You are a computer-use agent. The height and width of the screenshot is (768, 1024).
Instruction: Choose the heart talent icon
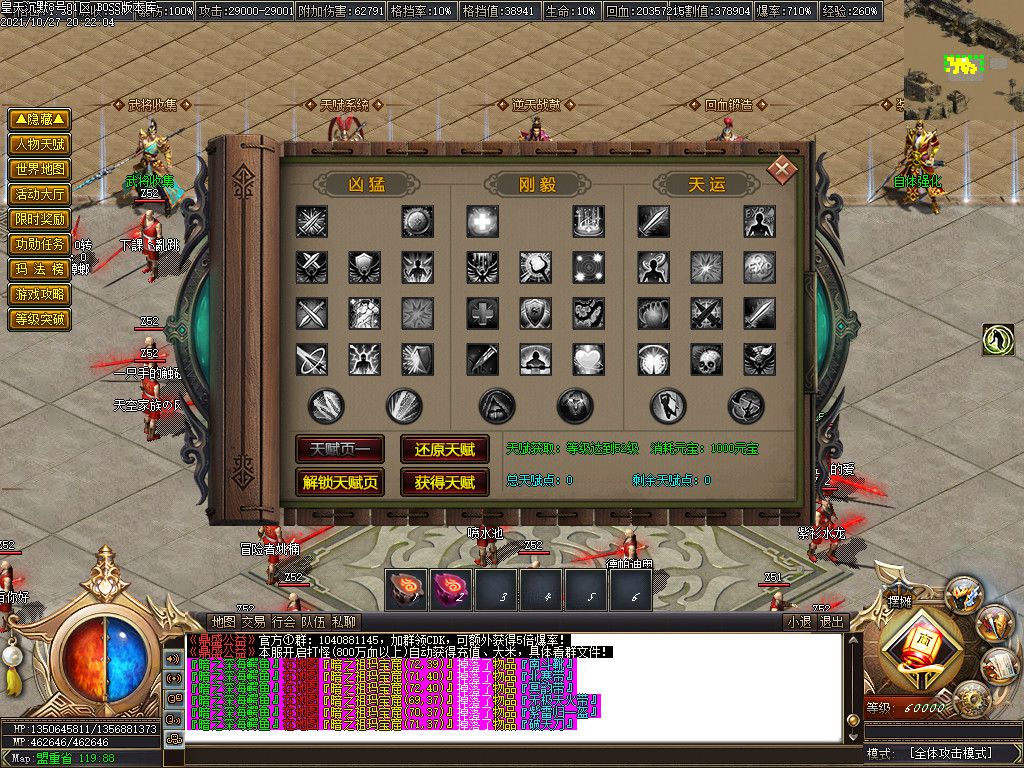click(x=588, y=359)
